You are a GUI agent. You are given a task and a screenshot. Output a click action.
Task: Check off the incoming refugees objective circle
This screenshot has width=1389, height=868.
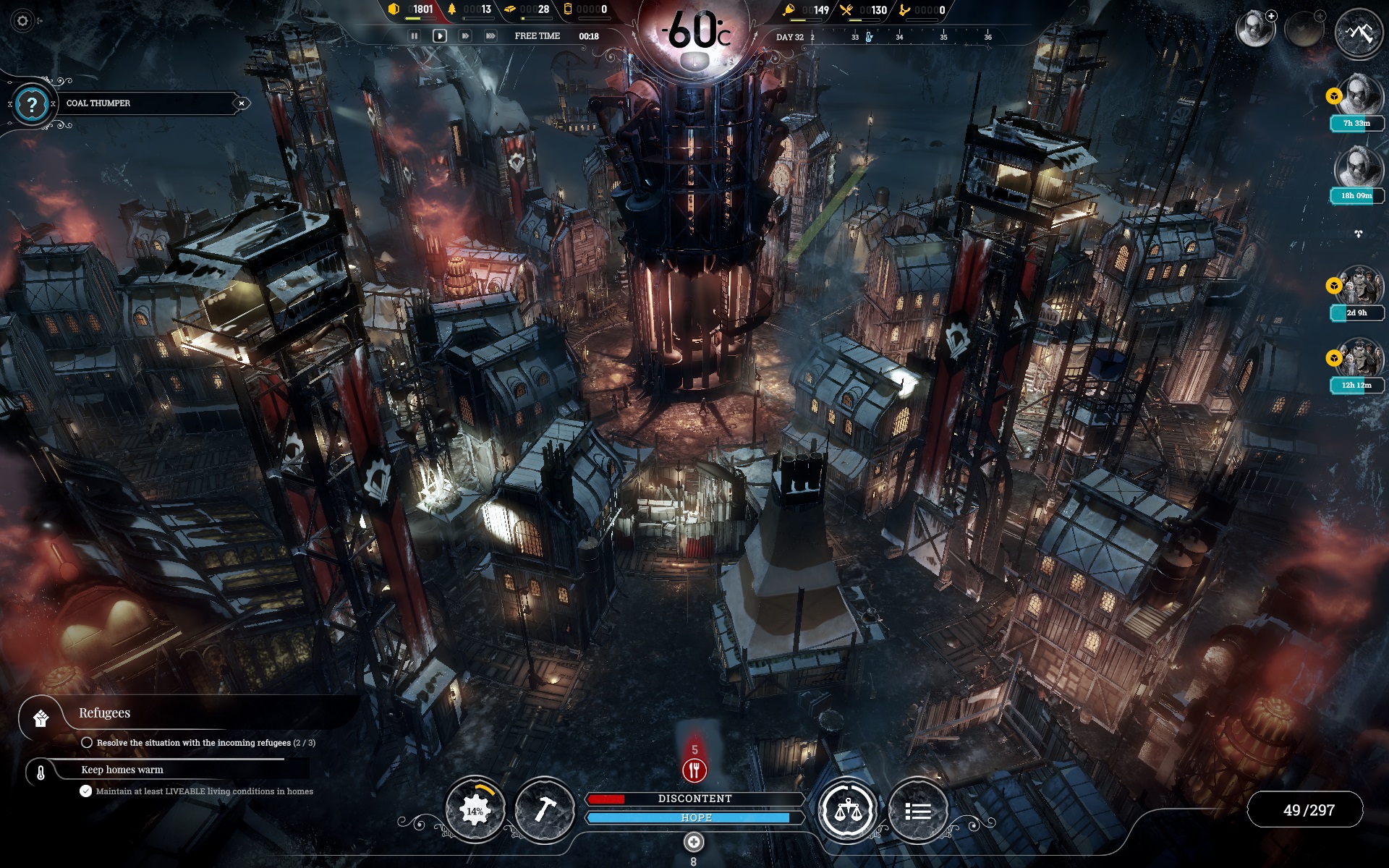coord(88,741)
